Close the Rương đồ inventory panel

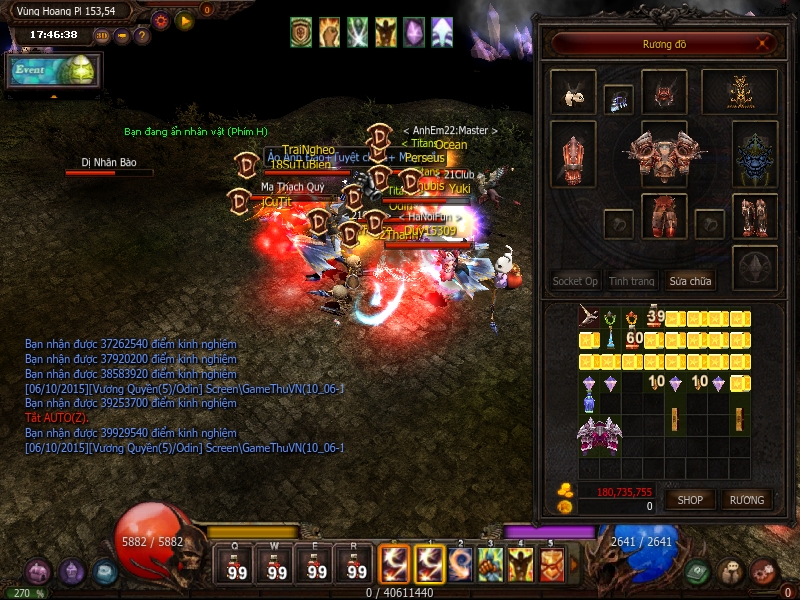pos(763,44)
